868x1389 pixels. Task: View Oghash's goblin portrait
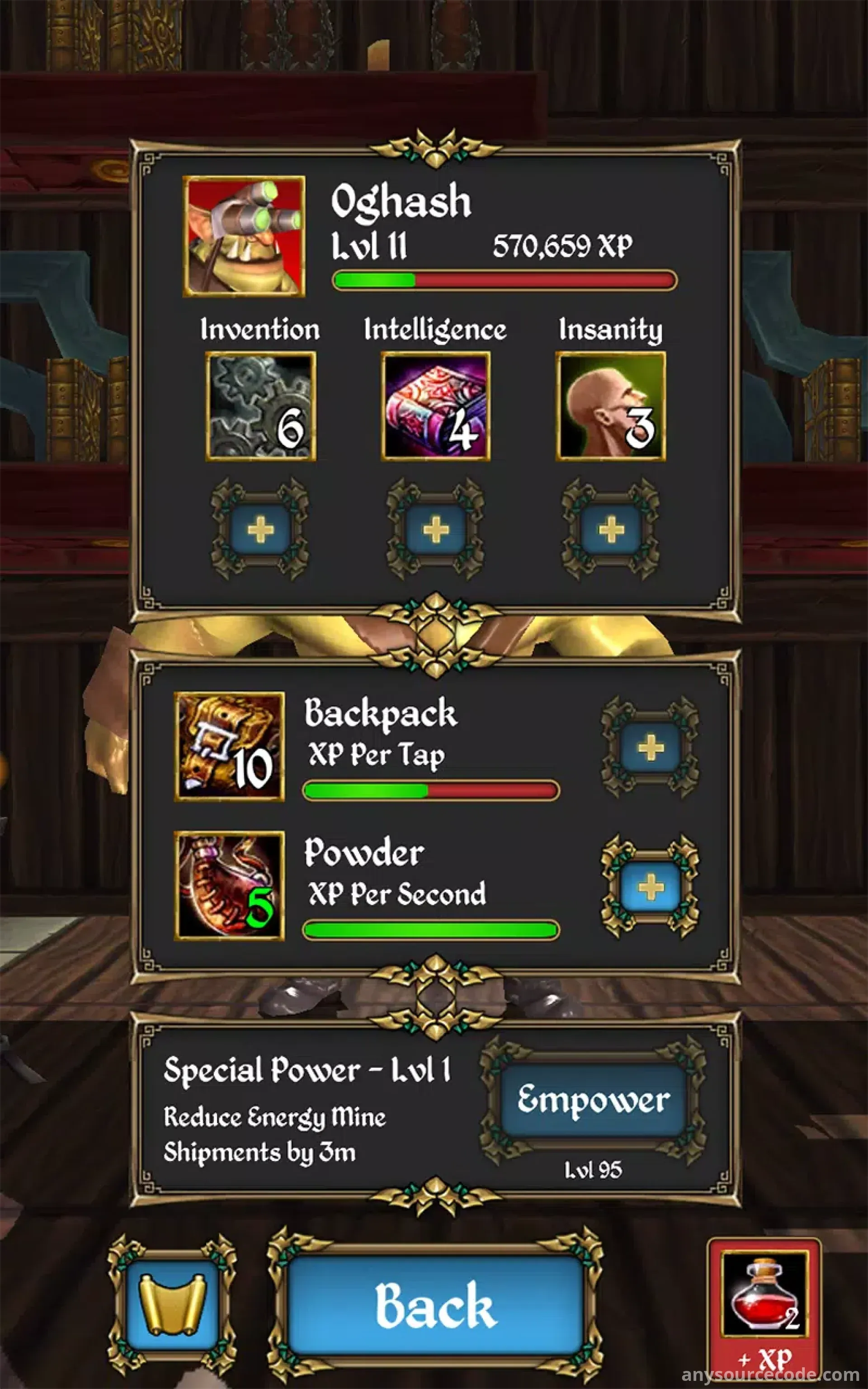(x=244, y=236)
